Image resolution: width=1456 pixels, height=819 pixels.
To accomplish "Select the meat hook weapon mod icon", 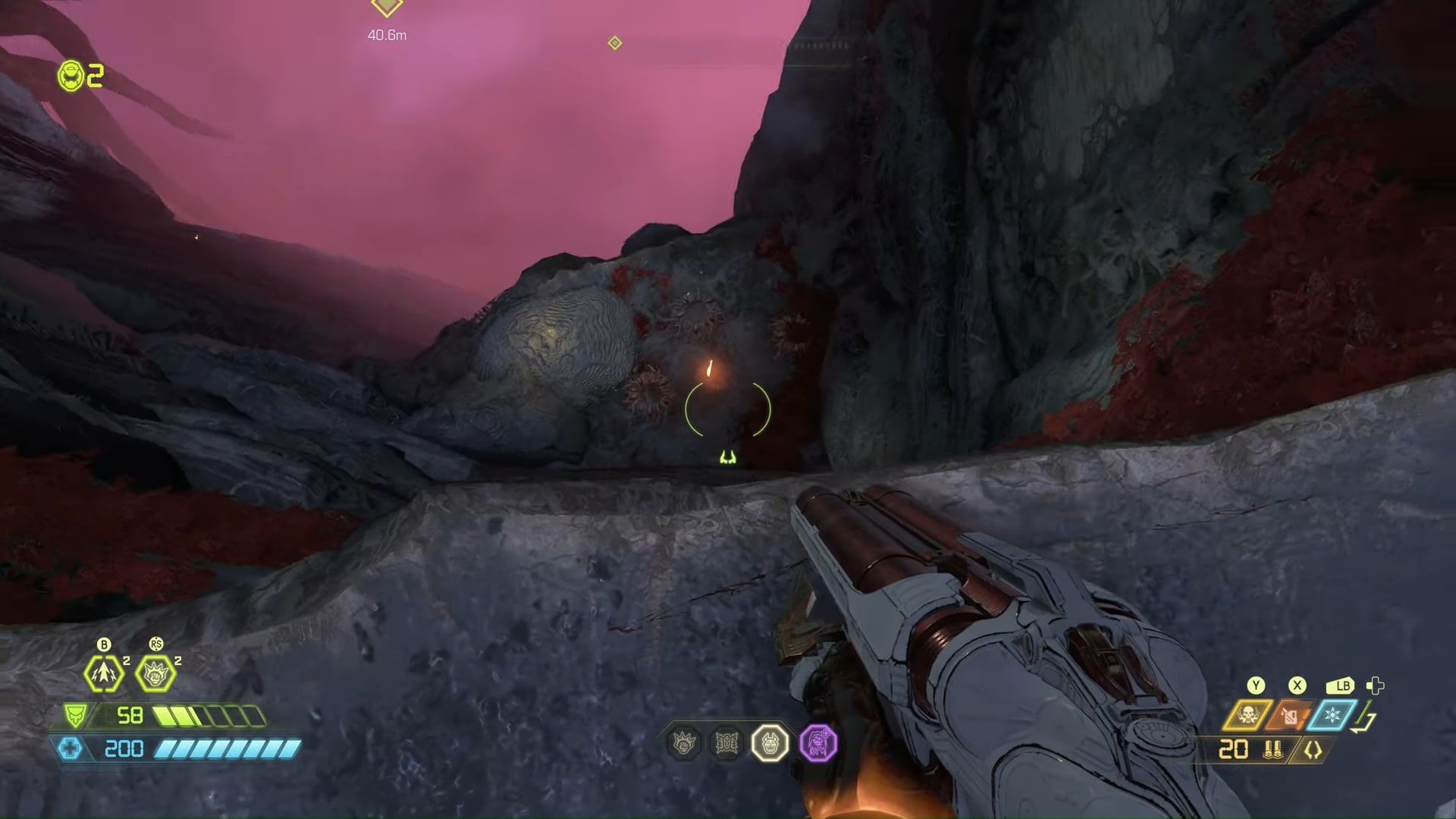I will coord(1313,750).
